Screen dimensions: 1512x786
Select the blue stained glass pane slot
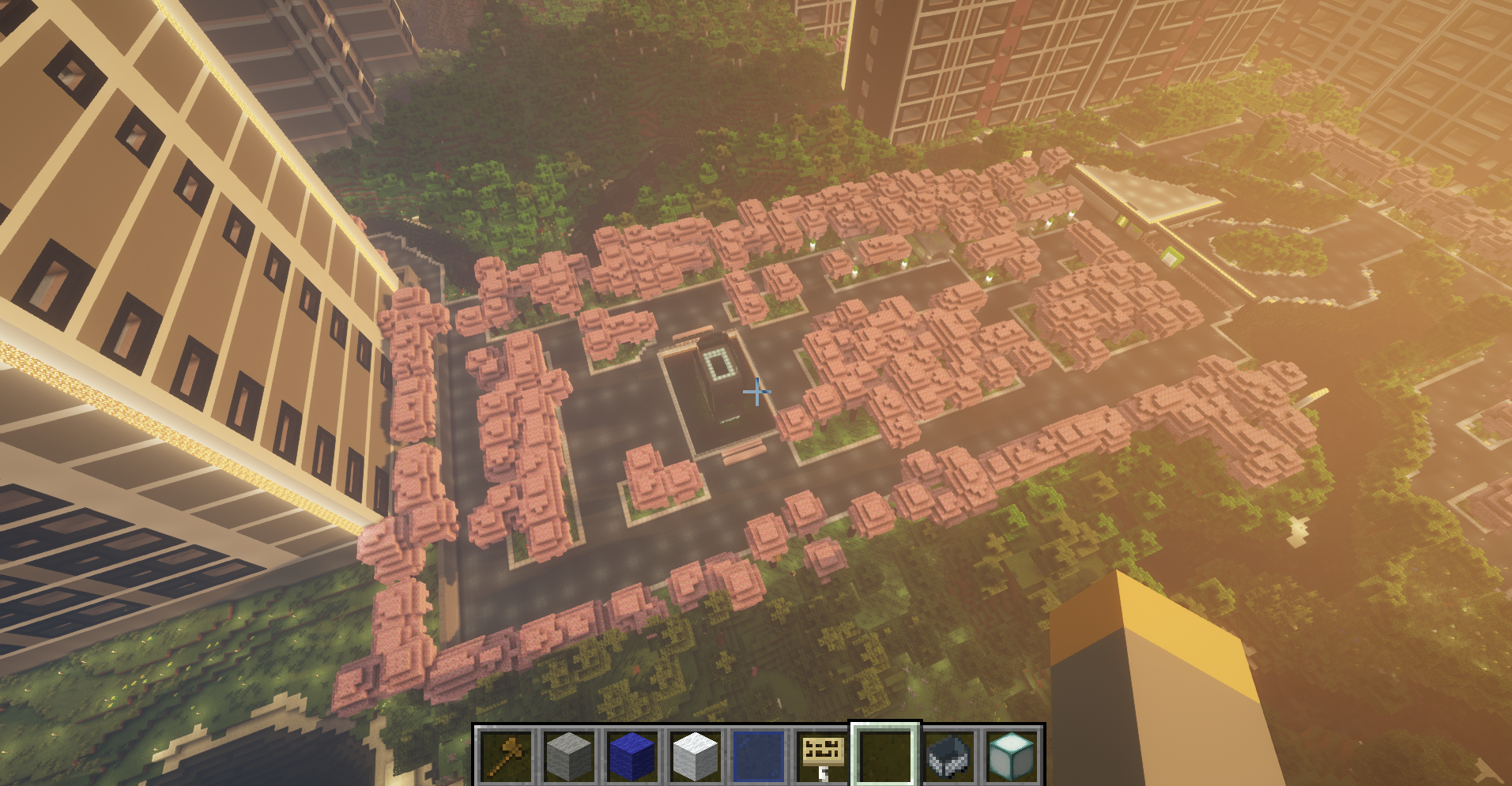point(759,754)
